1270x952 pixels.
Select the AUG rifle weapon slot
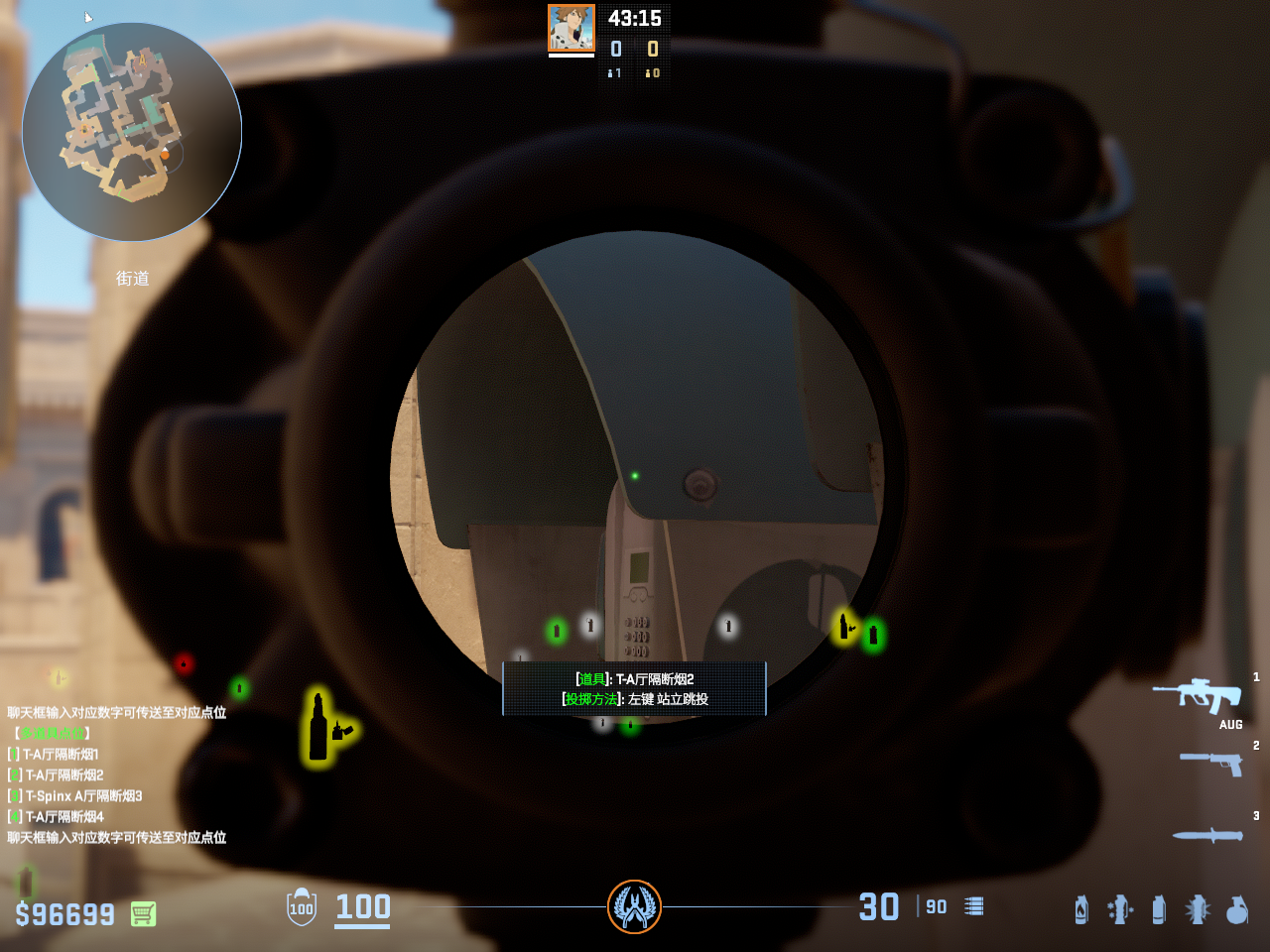1198,695
